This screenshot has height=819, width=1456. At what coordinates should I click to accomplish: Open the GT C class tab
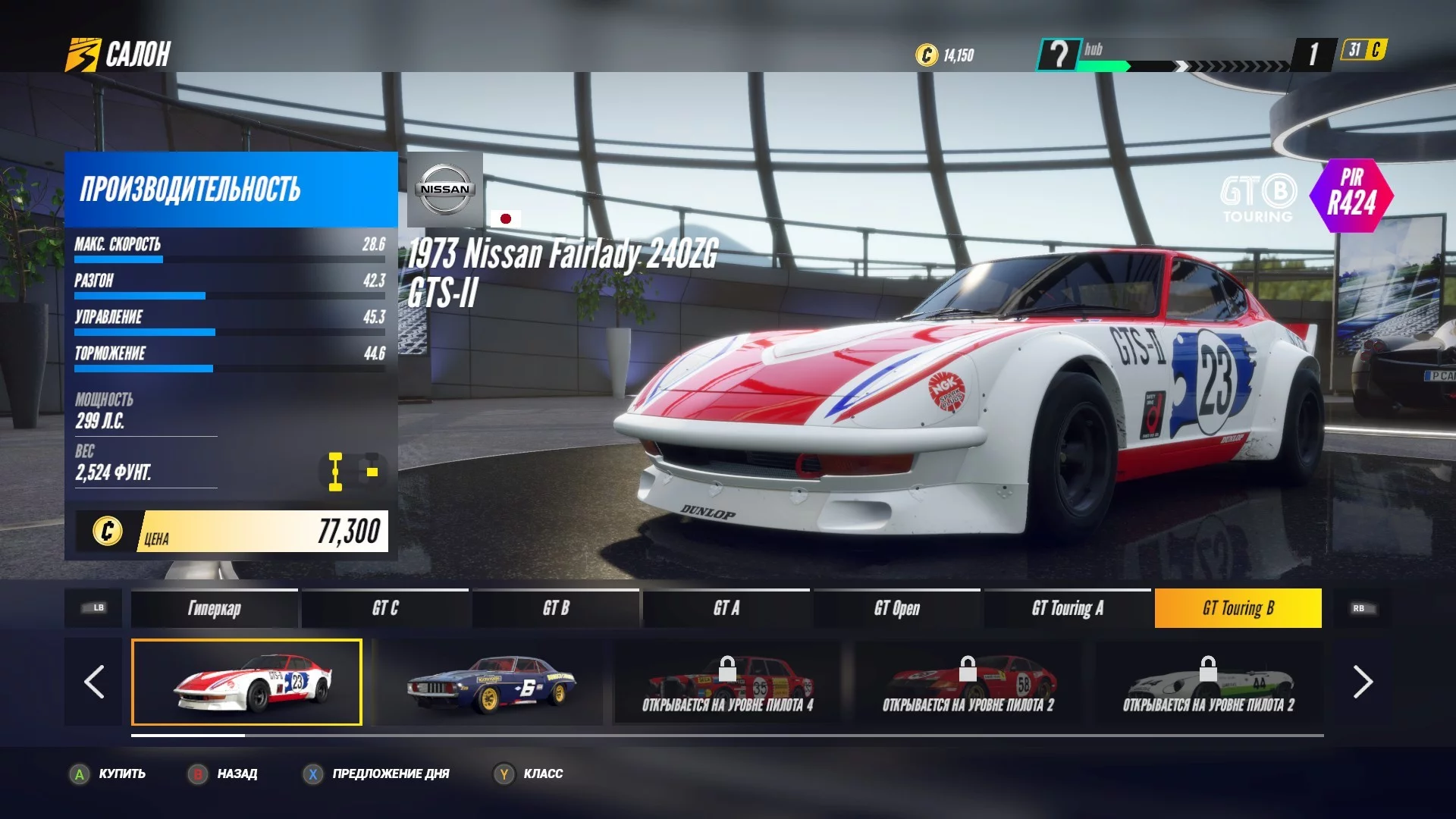pos(385,608)
